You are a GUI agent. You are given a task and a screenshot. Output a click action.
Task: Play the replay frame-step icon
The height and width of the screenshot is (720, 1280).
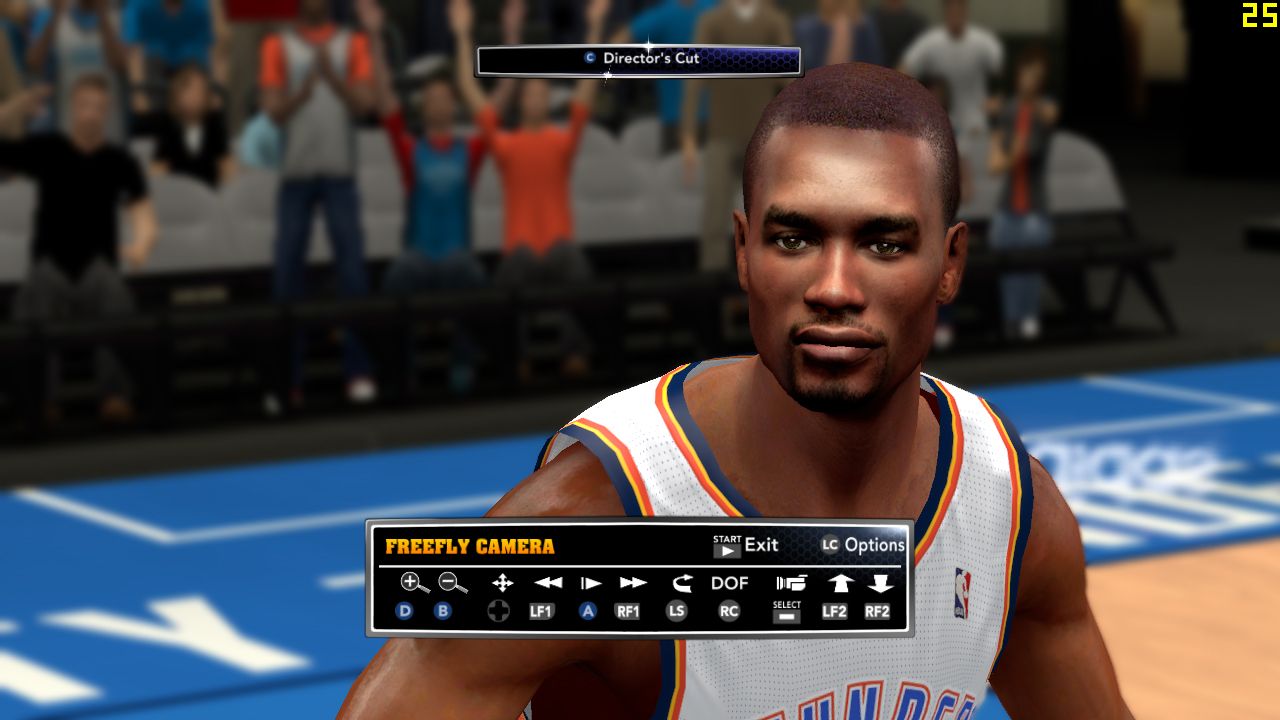coord(591,583)
